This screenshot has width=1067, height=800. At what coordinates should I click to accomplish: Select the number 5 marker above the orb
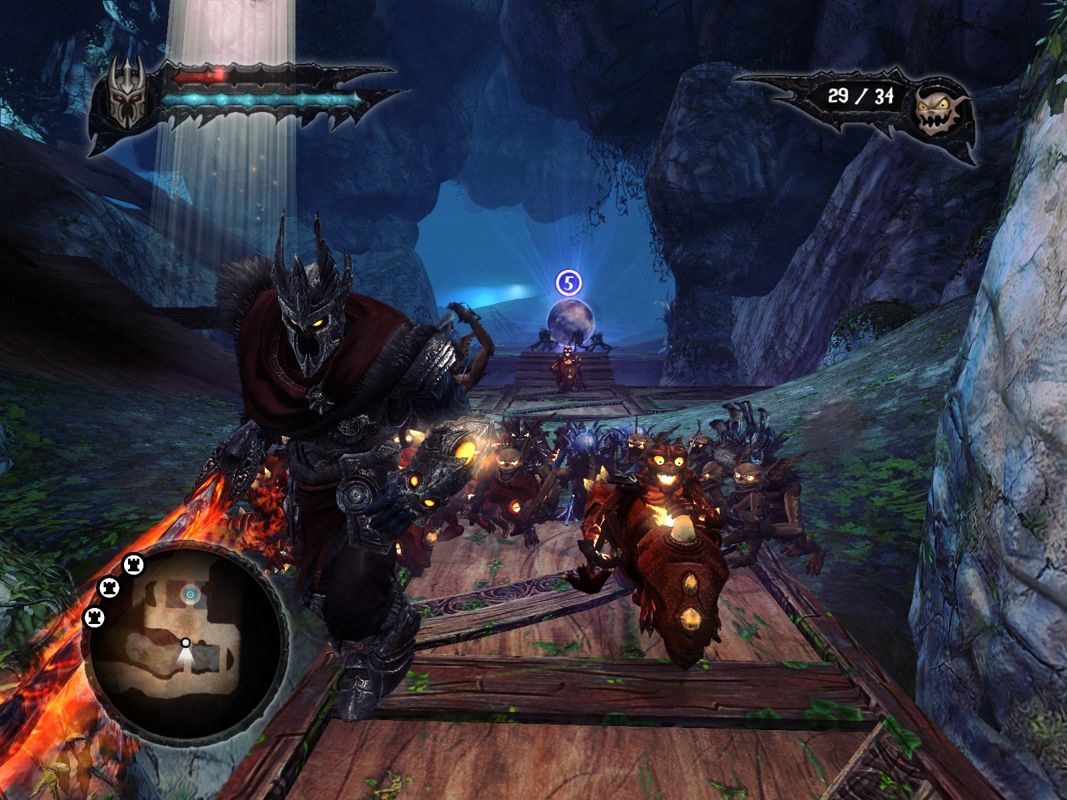coord(569,283)
